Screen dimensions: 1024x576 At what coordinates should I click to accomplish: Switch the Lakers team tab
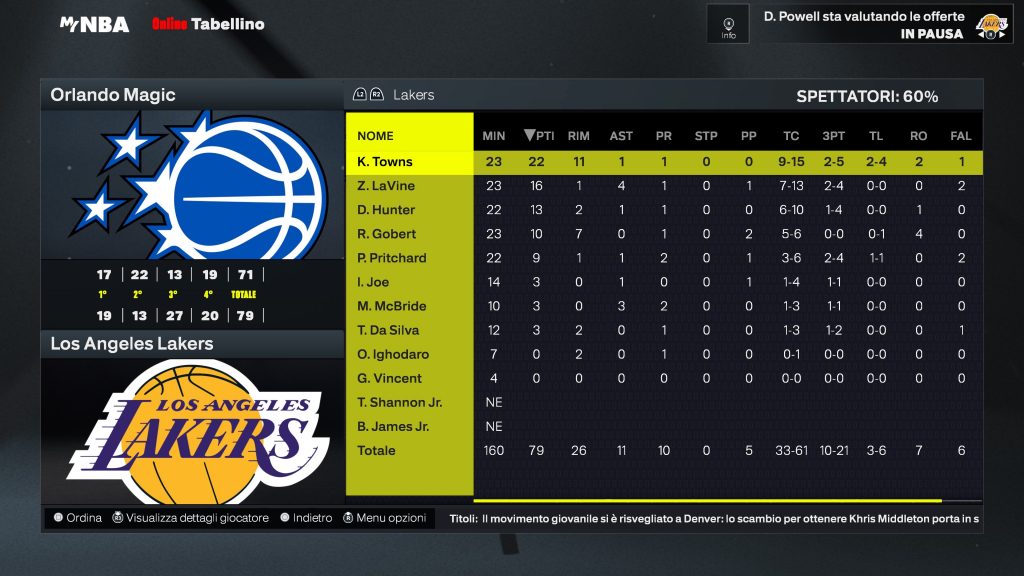point(413,95)
